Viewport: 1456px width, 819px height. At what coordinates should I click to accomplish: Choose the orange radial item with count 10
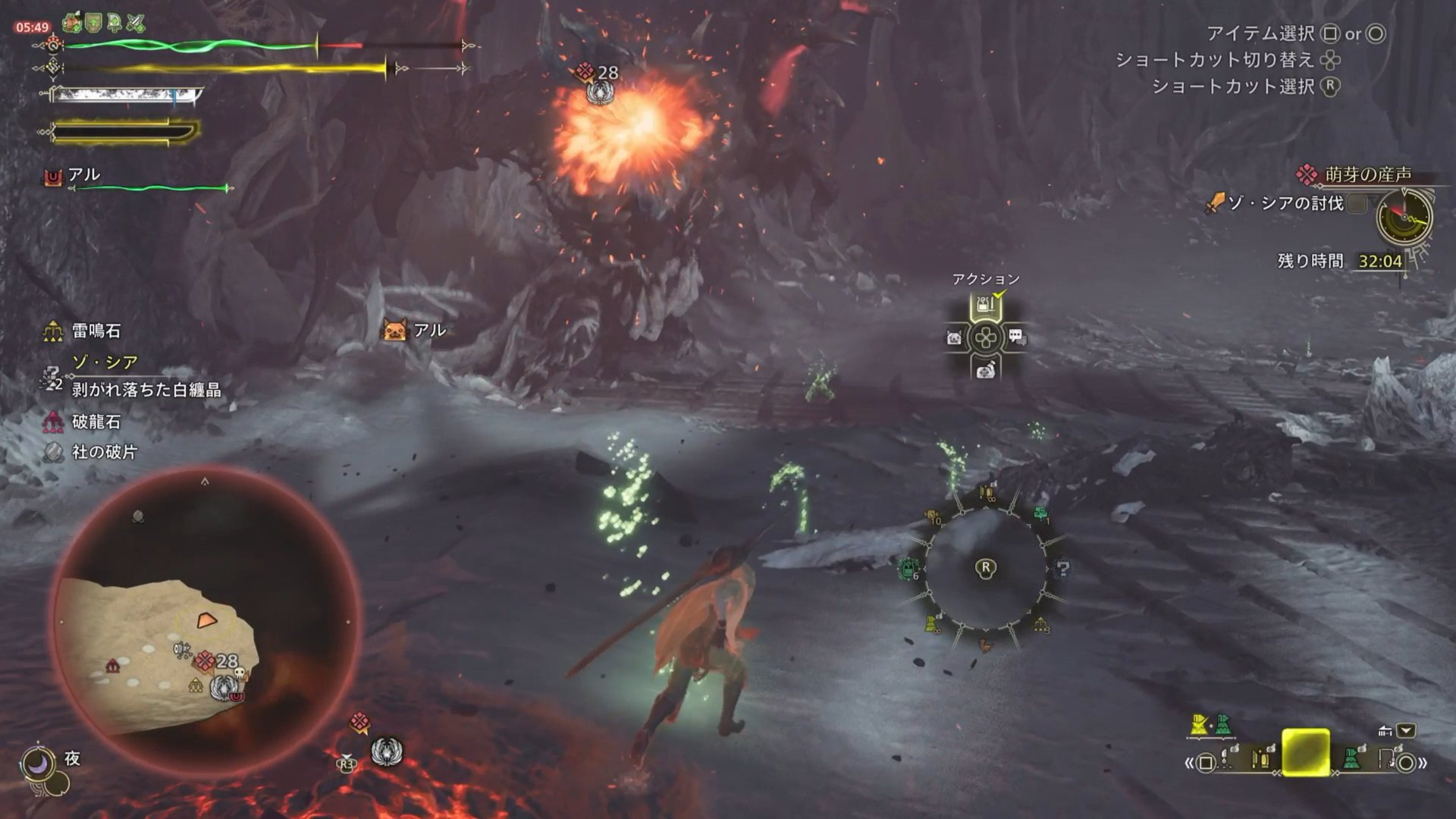(933, 517)
